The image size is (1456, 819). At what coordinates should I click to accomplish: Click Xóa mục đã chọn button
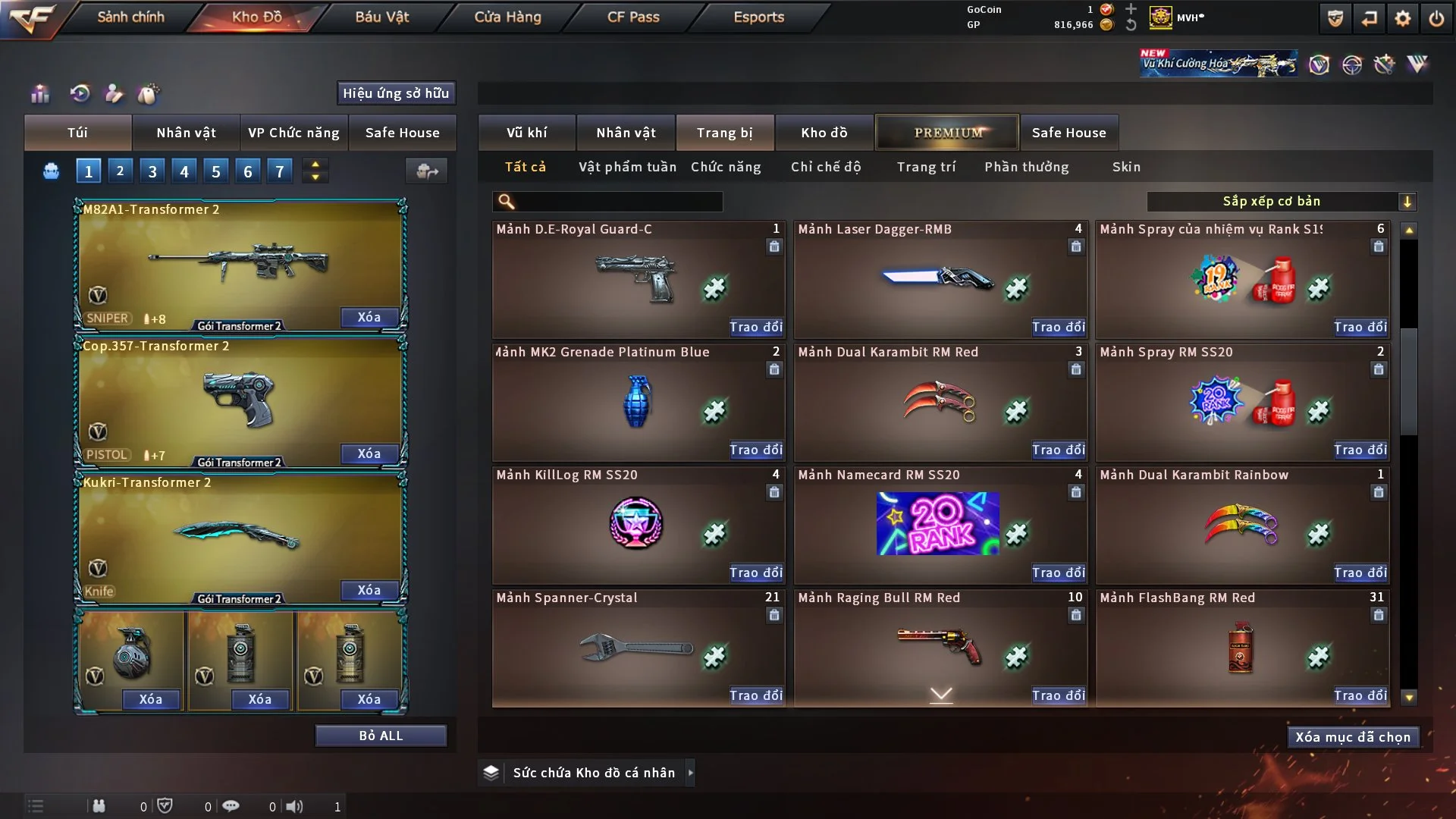tap(1352, 737)
